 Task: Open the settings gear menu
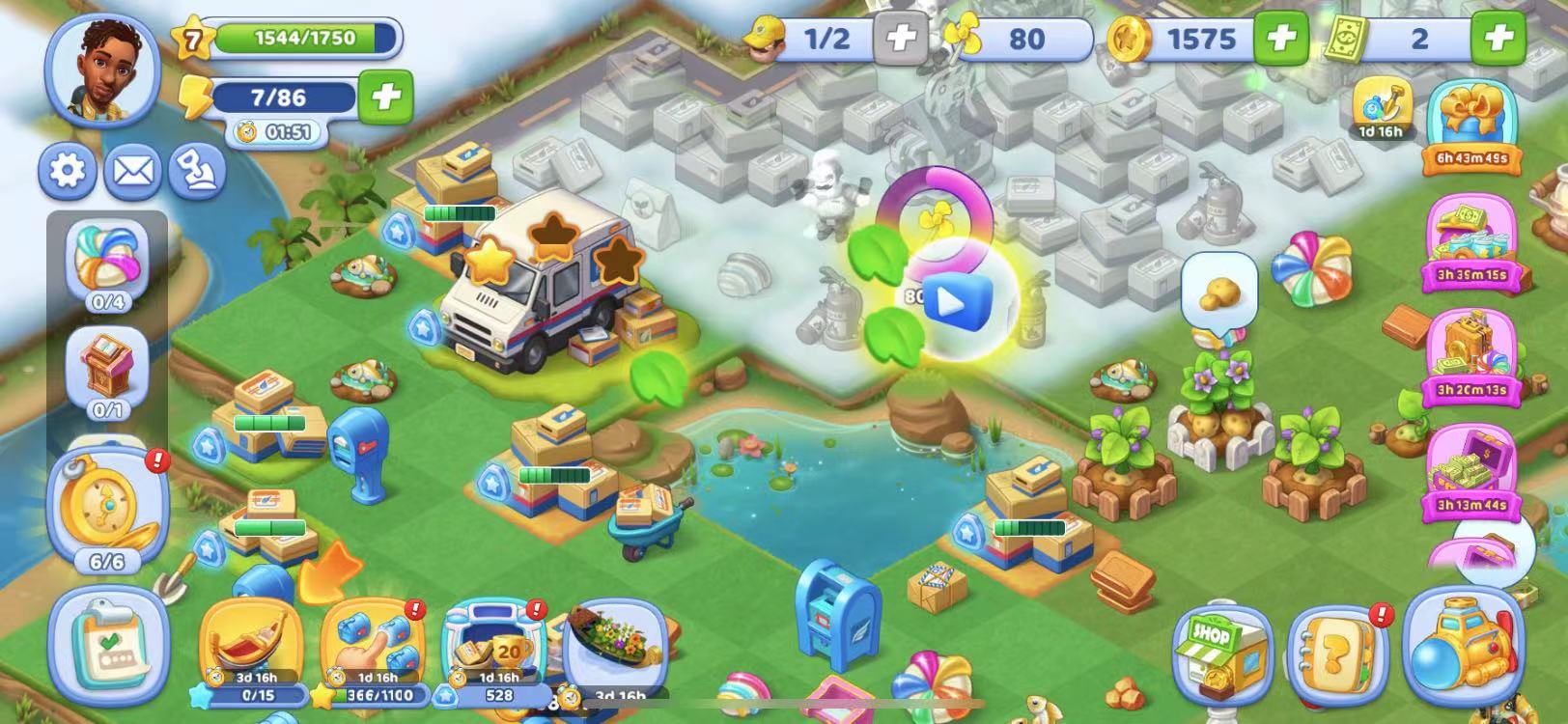click(x=67, y=171)
